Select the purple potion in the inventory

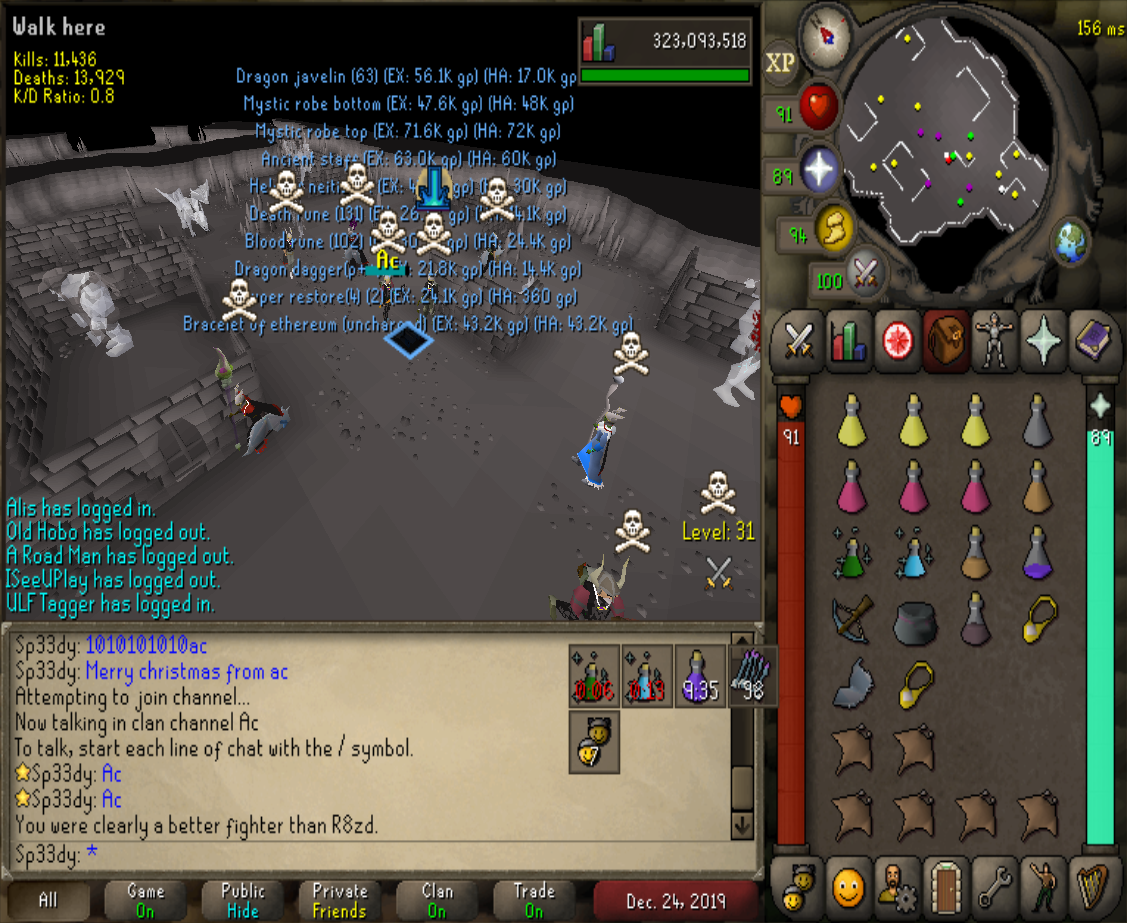point(1038,557)
